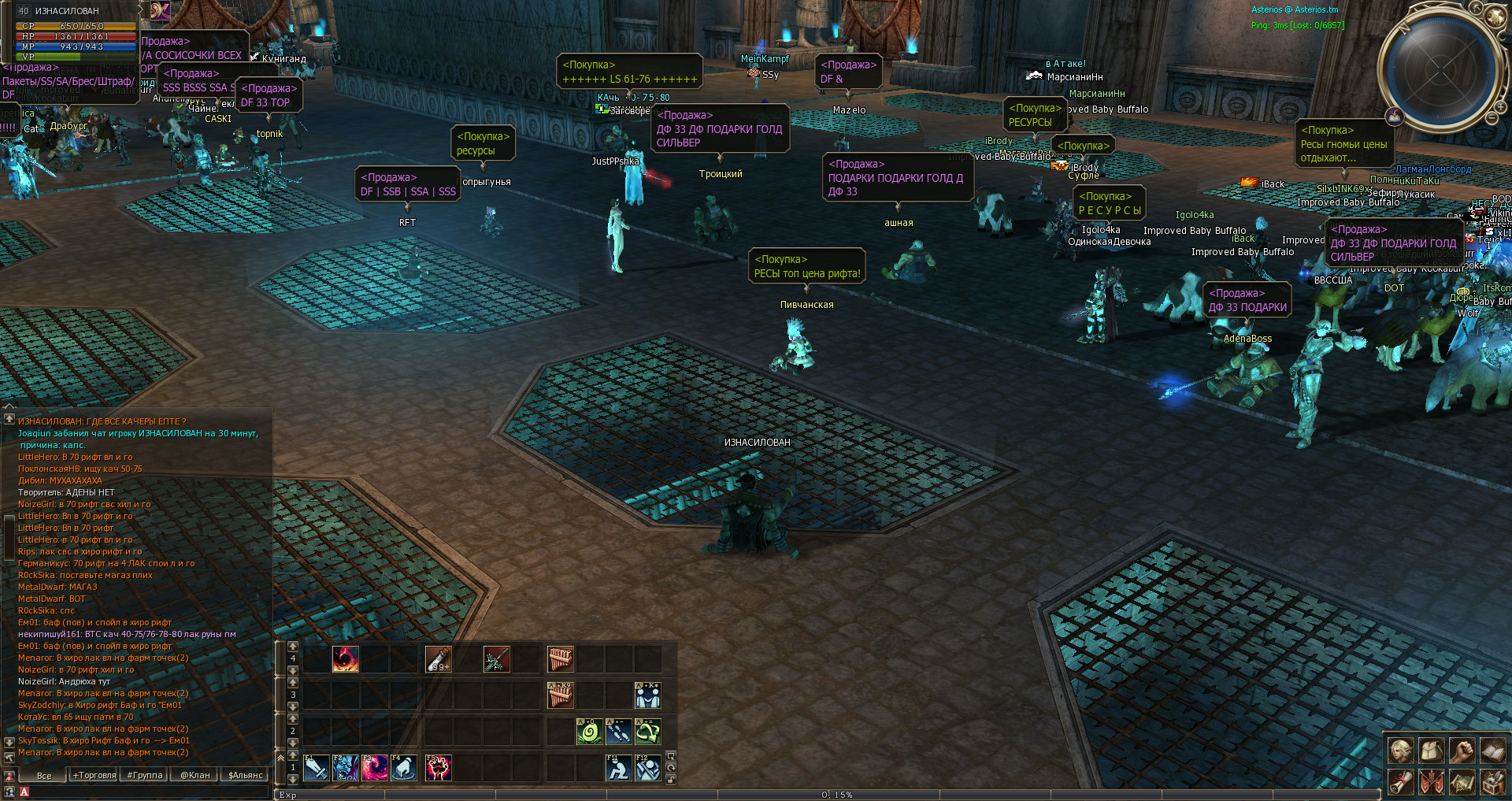Open the world Map scroll icon

pyautogui.click(x=1462, y=781)
